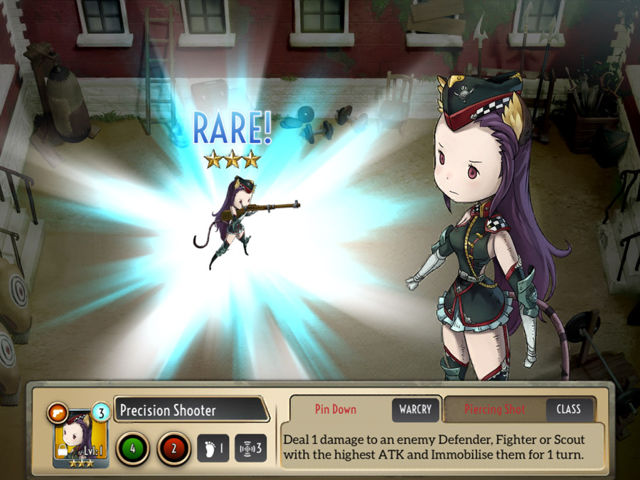Show the footprint movement stat
Viewport: 640px width, 480px height.
coord(213,447)
